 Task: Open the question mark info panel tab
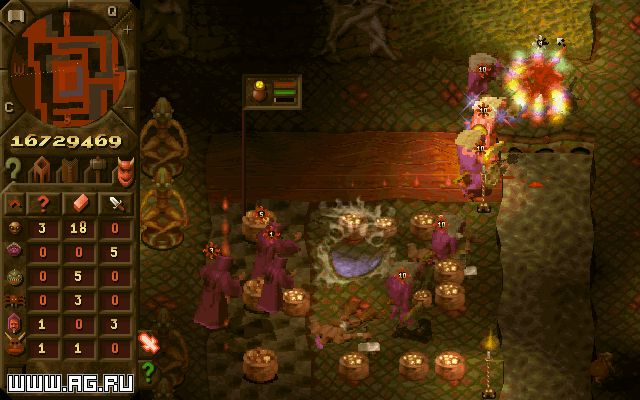pos(13,169)
